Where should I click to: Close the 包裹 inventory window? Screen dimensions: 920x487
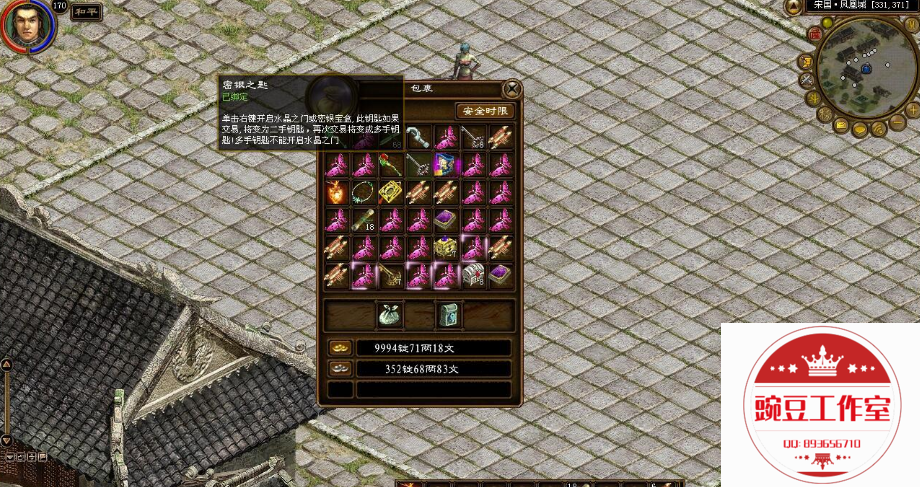512,88
